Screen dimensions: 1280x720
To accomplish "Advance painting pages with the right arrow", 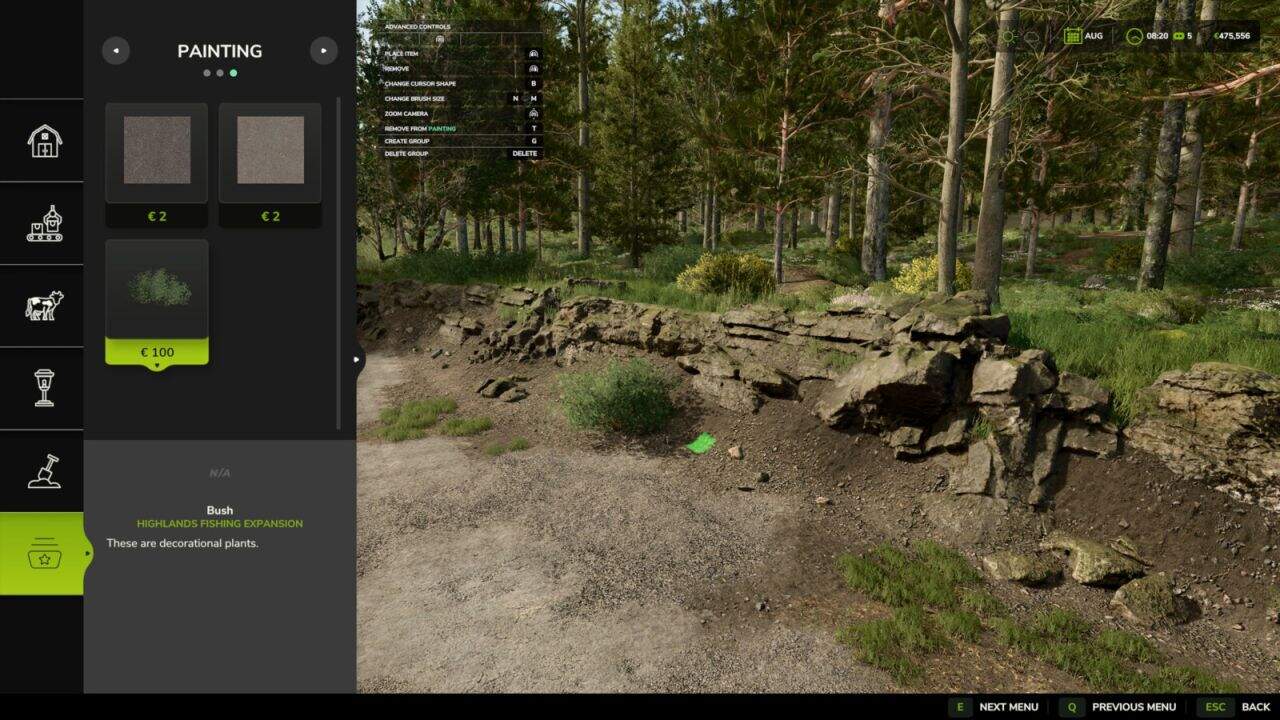I will click(x=324, y=50).
